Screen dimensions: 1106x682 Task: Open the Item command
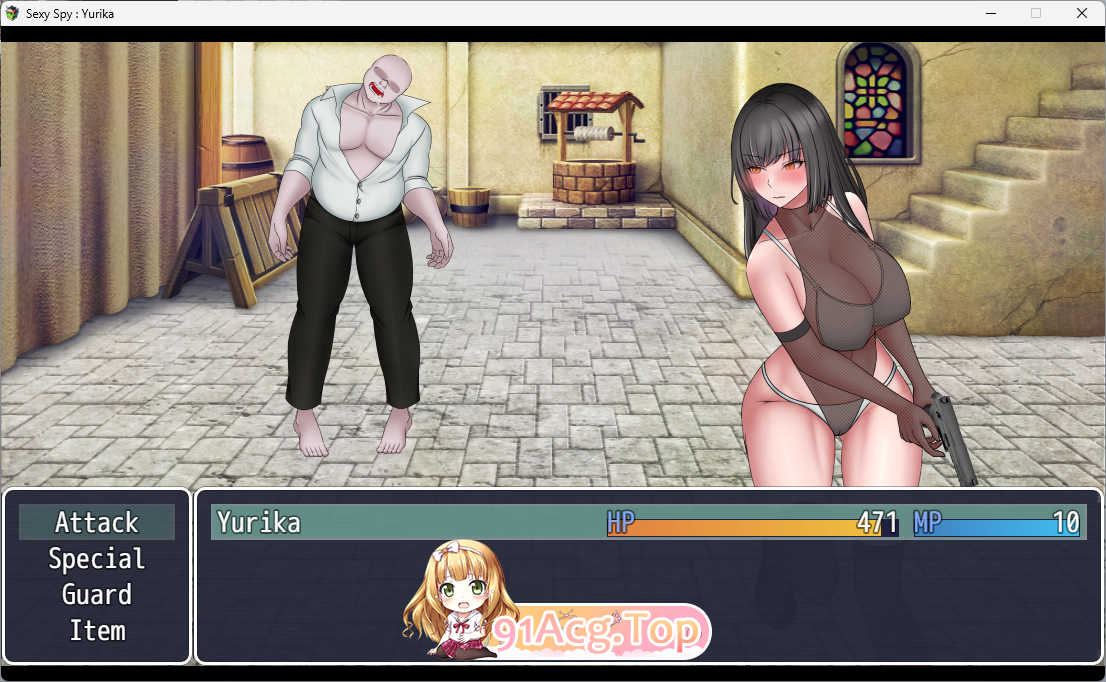click(97, 630)
